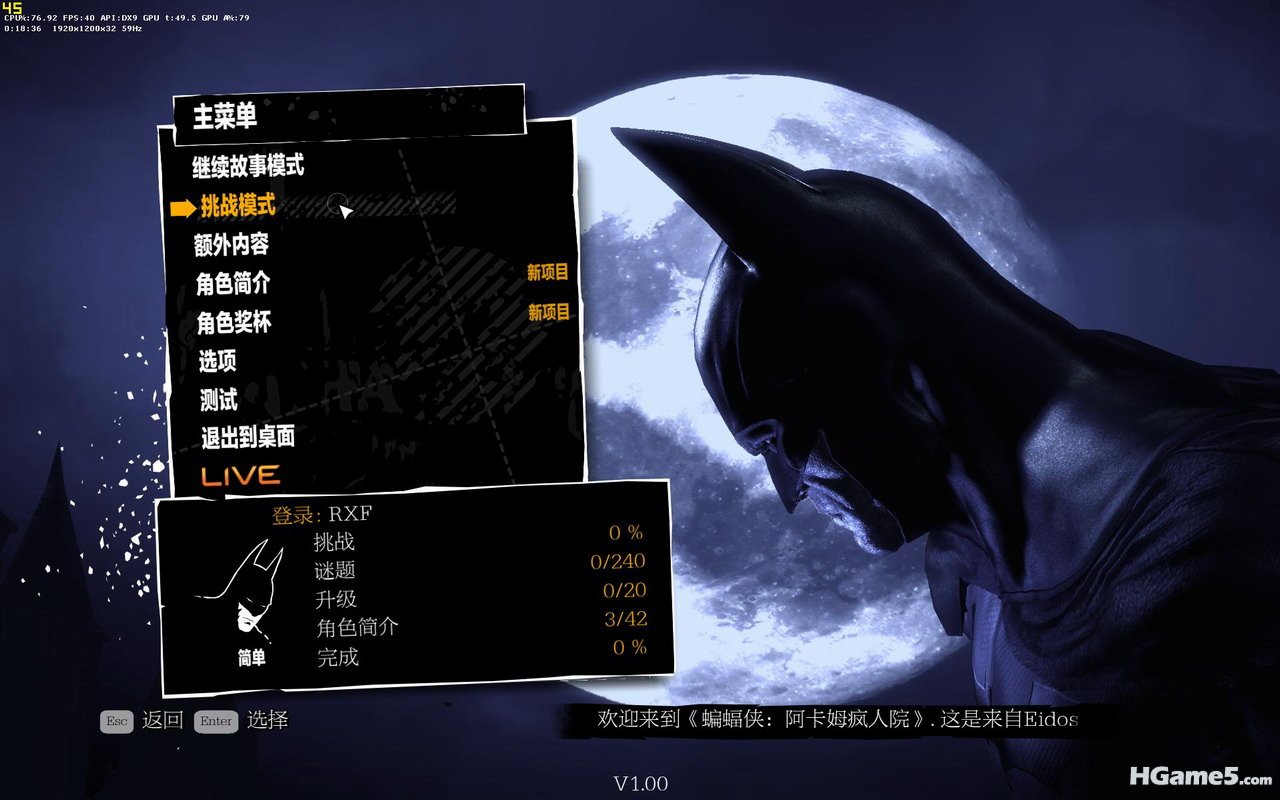Open the 选项 options menu

(217, 361)
